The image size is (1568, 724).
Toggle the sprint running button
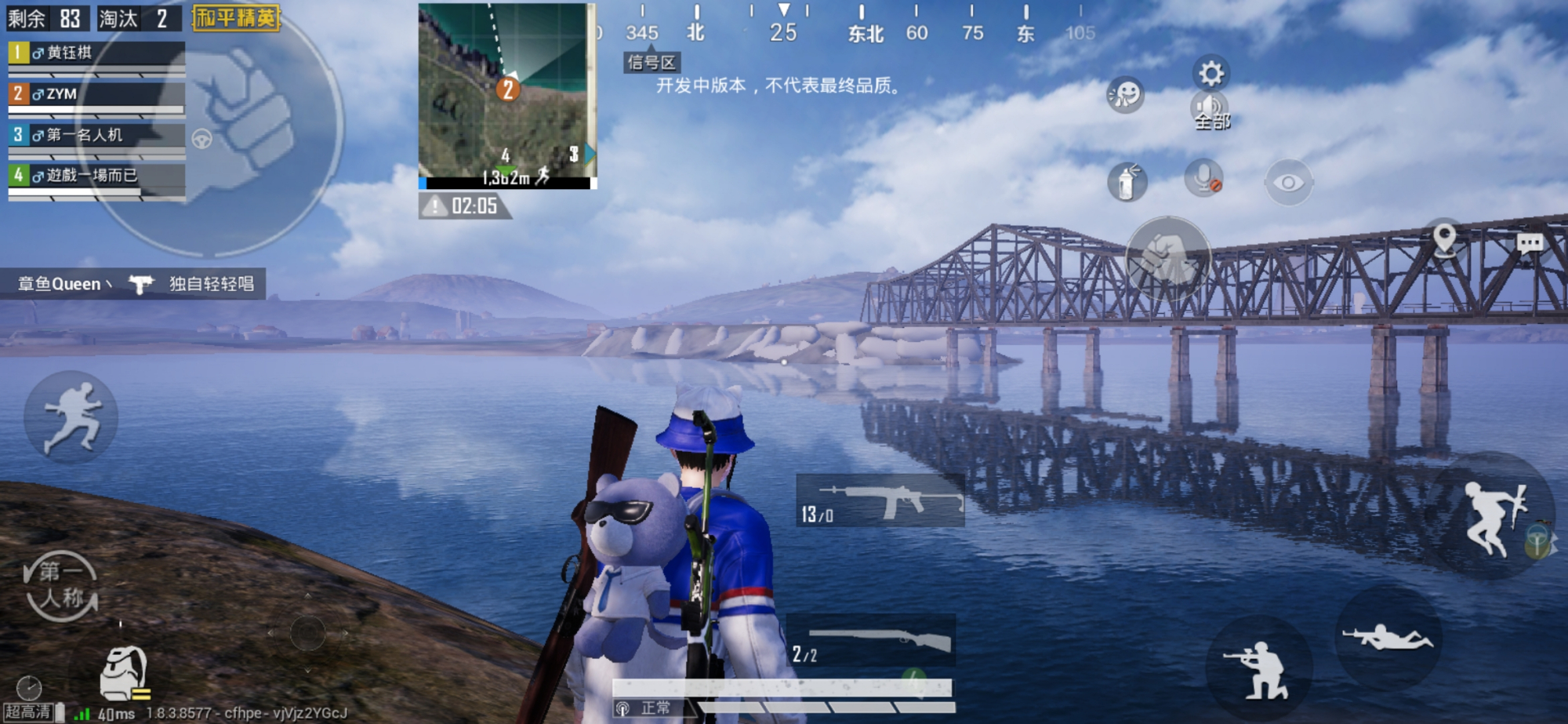[x=71, y=417]
